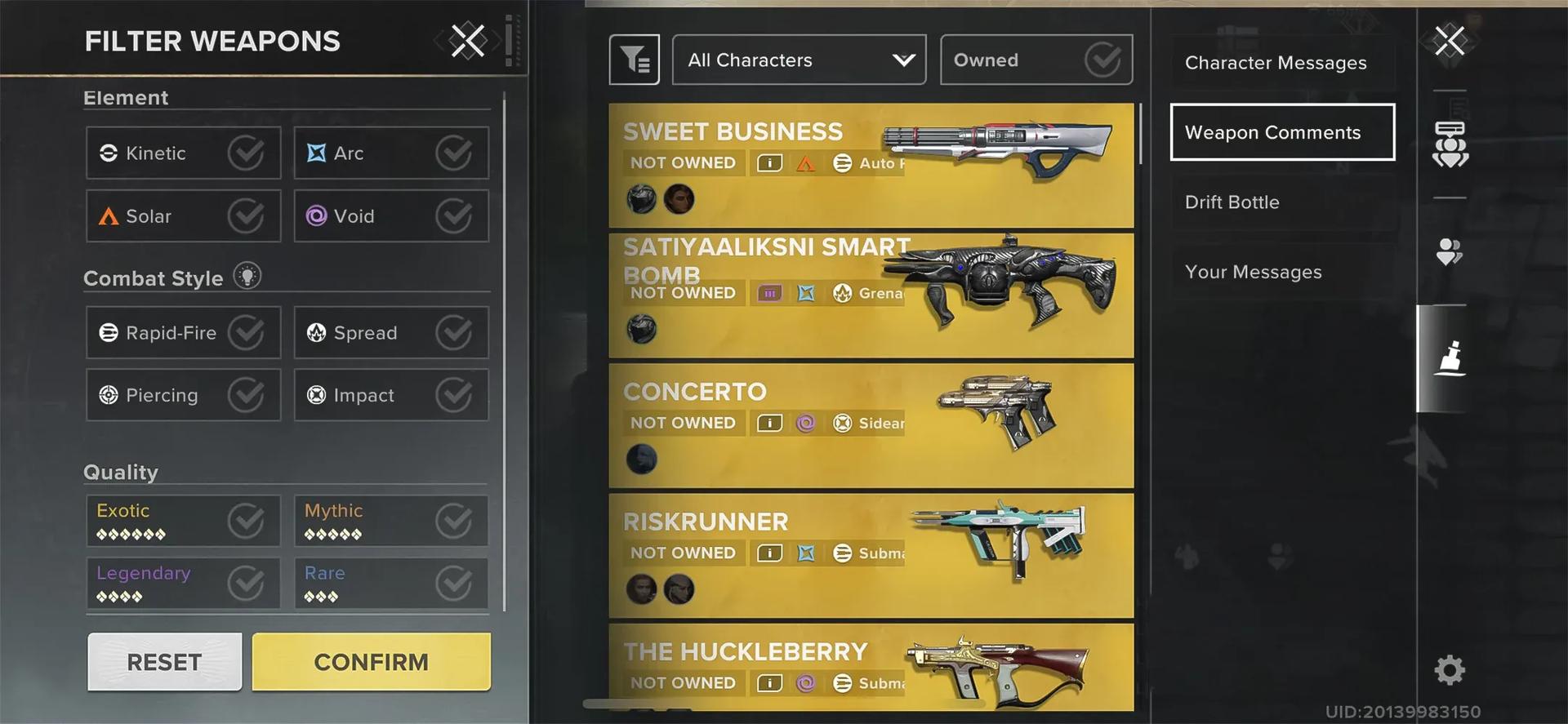Select the Solar element icon
The image size is (1568, 724).
[x=109, y=215]
